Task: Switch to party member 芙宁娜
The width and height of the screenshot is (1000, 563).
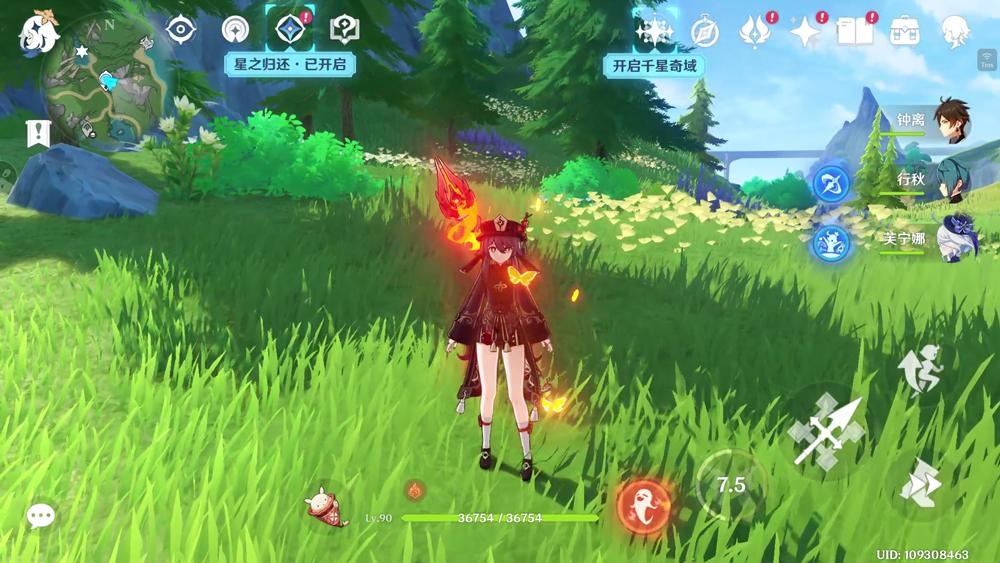Action: (x=953, y=238)
